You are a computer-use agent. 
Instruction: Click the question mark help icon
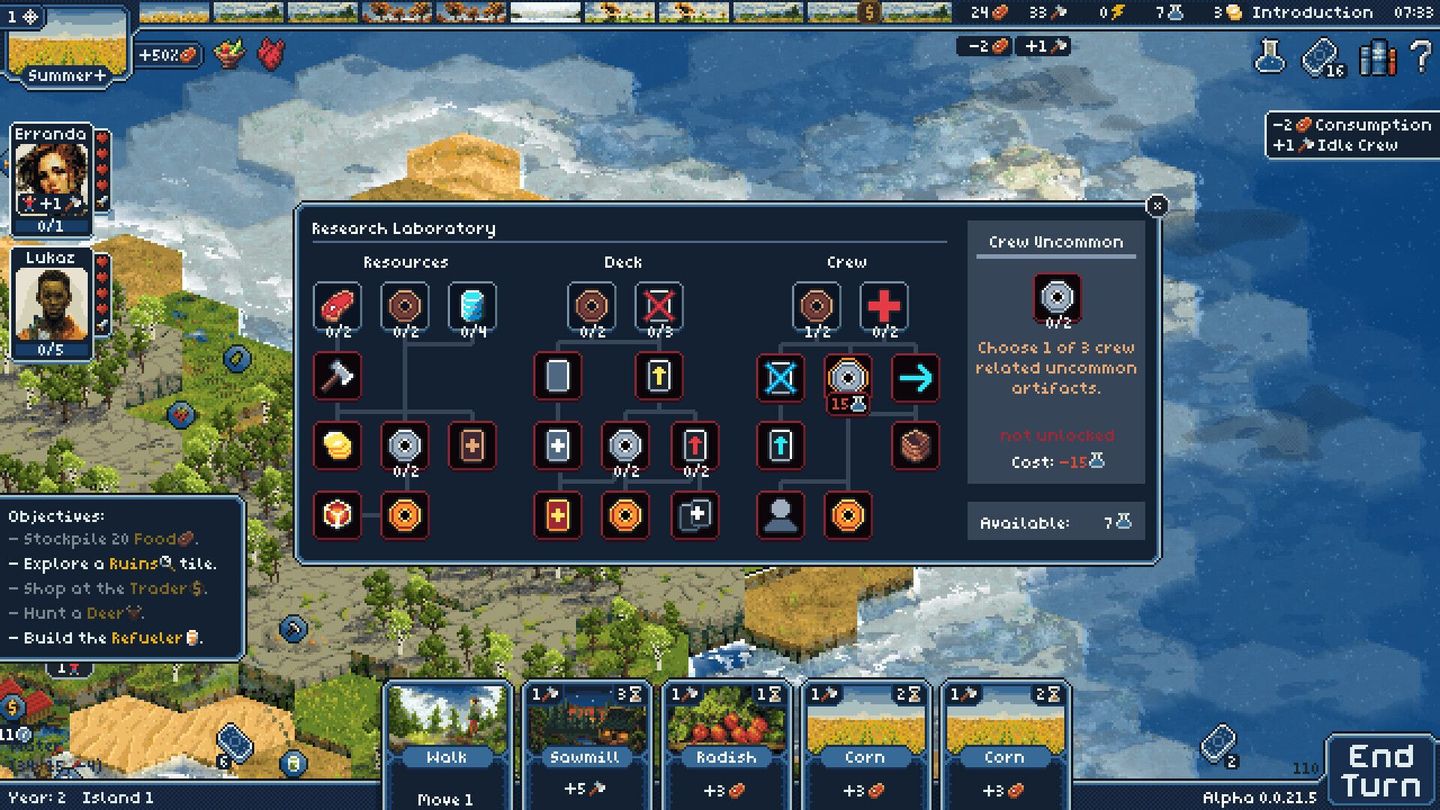coord(1417,59)
